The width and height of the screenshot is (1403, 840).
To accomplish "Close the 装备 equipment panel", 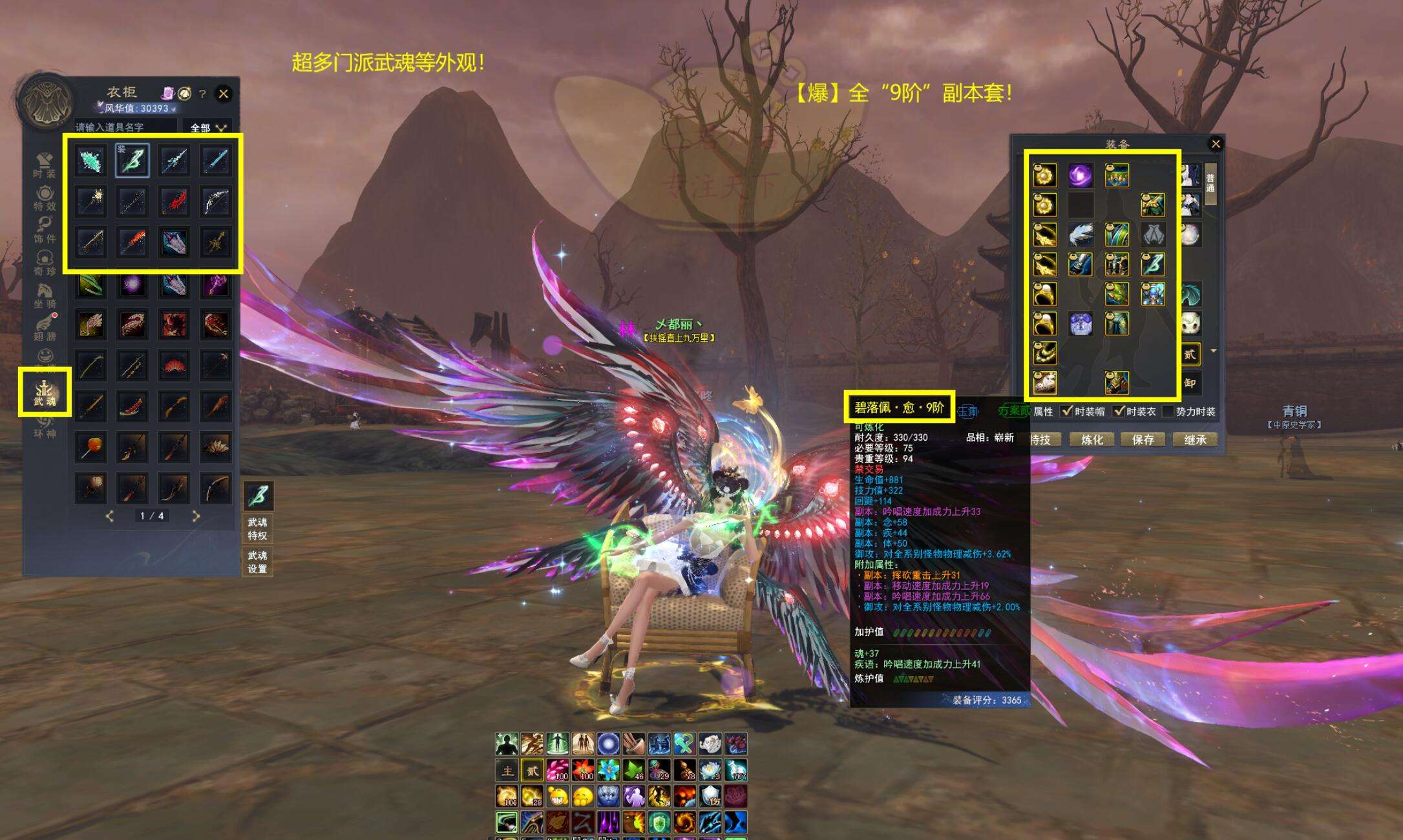I will pos(1216,144).
